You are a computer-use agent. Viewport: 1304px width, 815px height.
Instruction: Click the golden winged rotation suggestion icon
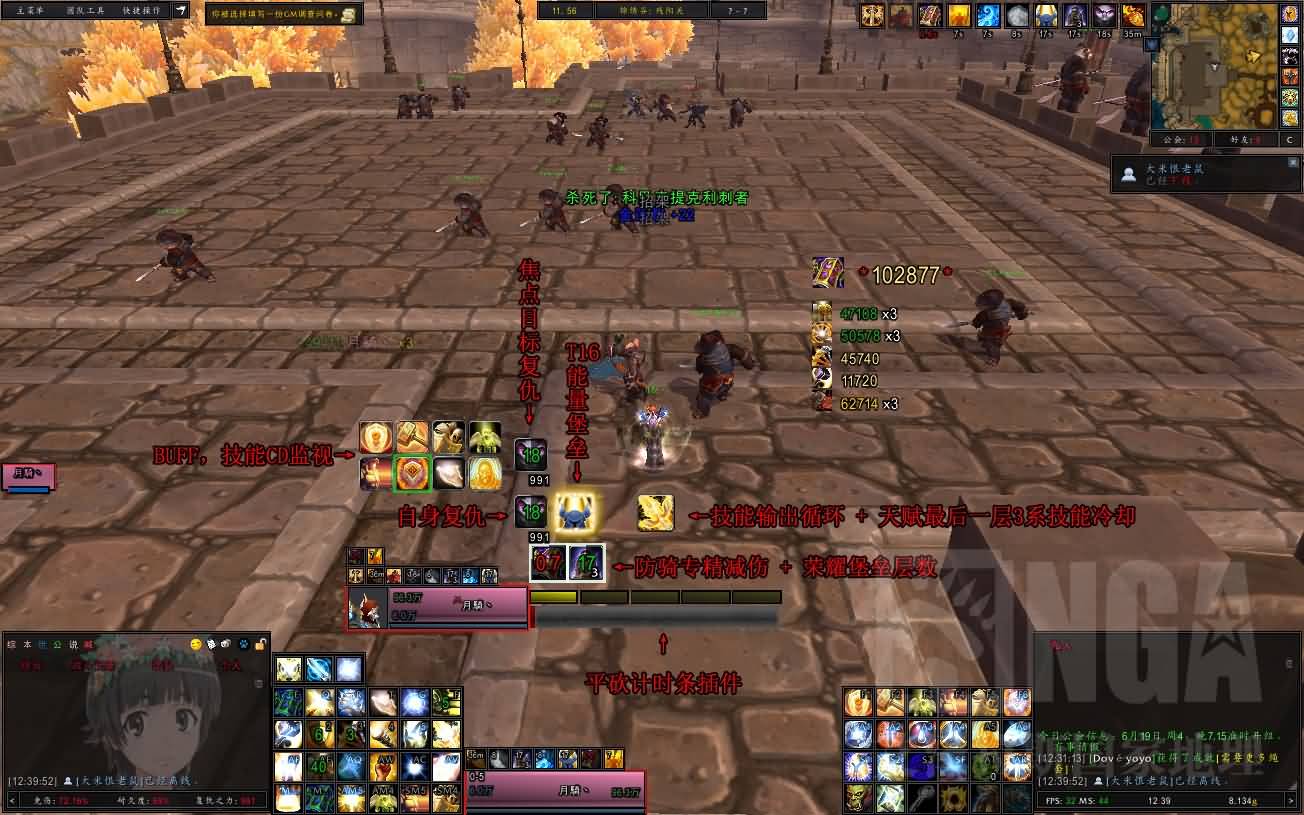point(655,512)
